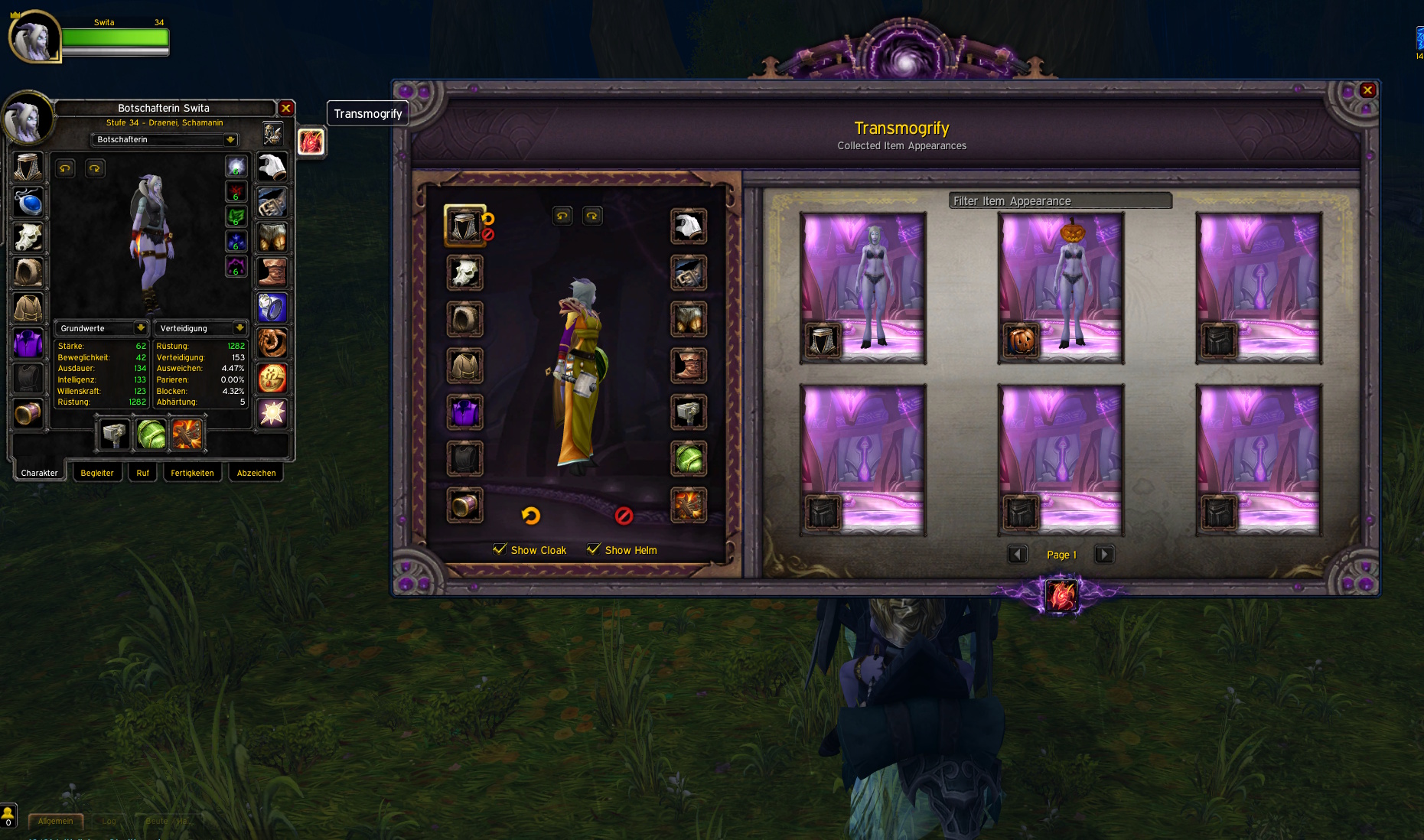1424x840 pixels.
Task: Go to the previous appearance page
Action: [1017, 554]
